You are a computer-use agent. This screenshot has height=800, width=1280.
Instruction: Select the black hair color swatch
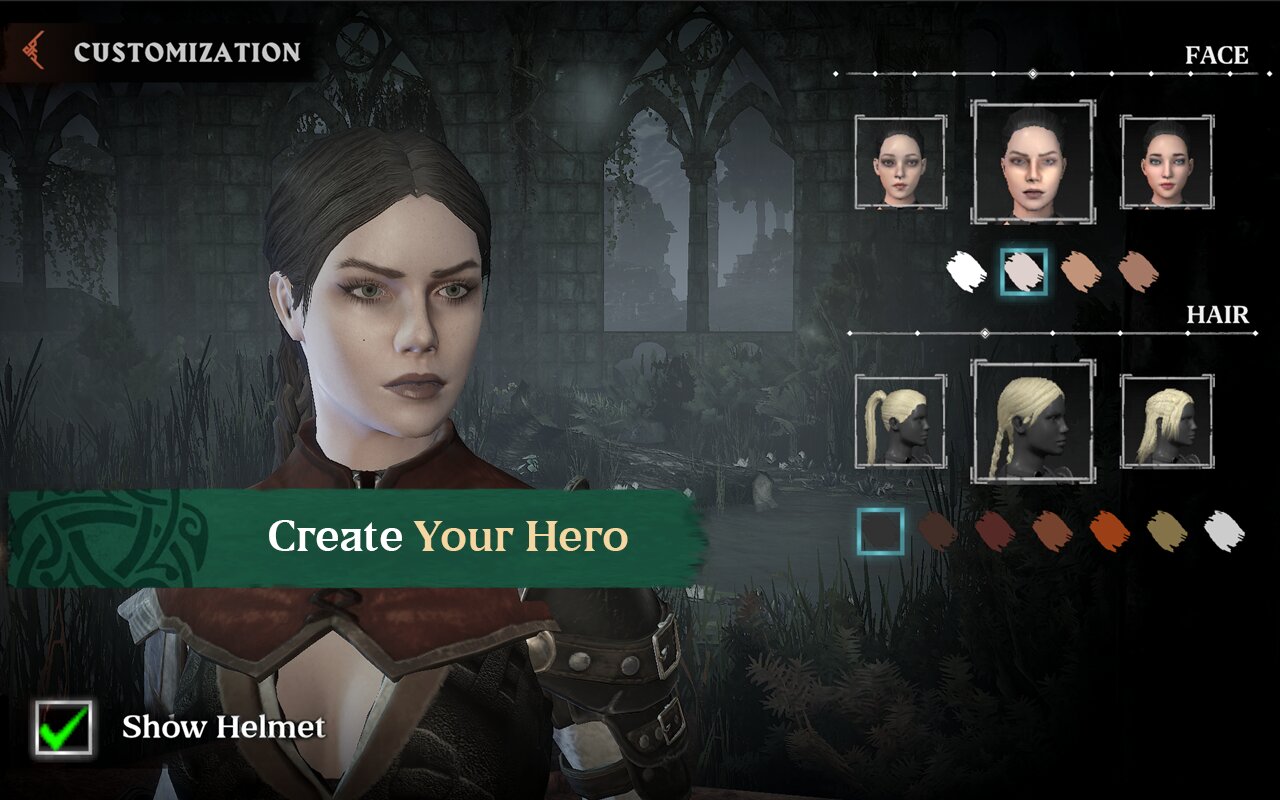881,531
